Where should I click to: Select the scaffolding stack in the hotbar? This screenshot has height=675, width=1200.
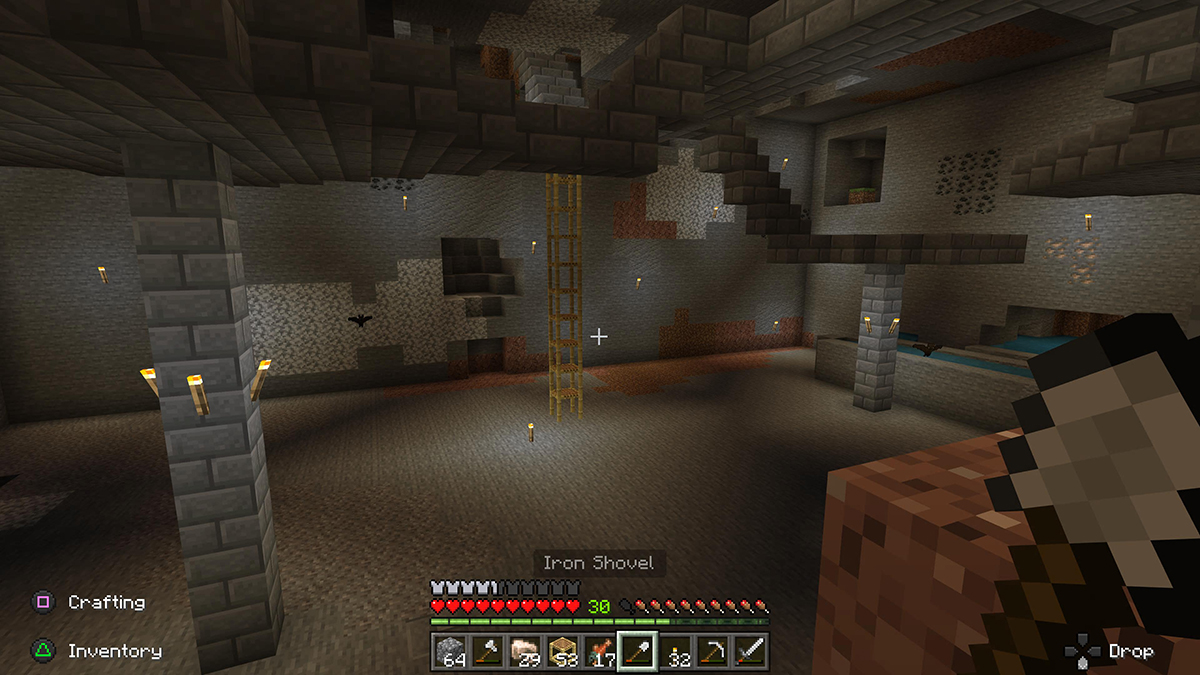point(562,652)
